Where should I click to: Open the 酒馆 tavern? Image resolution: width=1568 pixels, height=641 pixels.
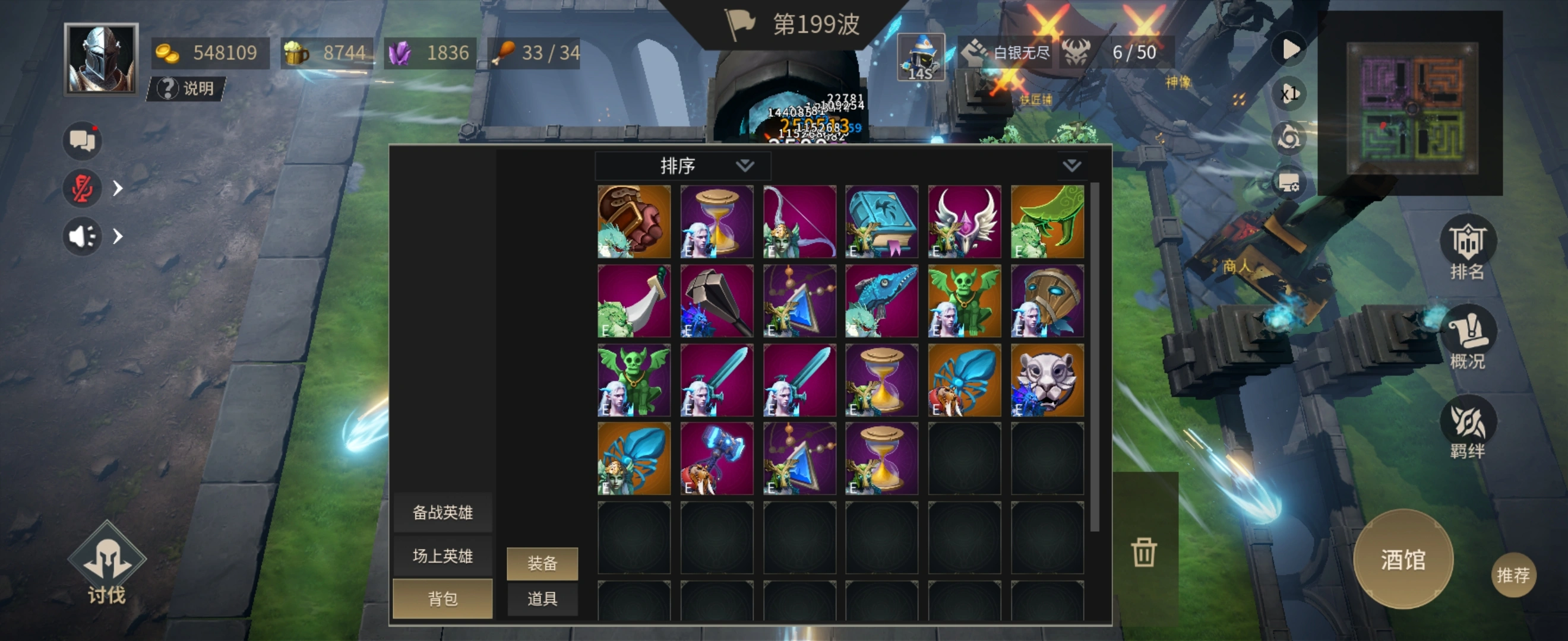1402,559
